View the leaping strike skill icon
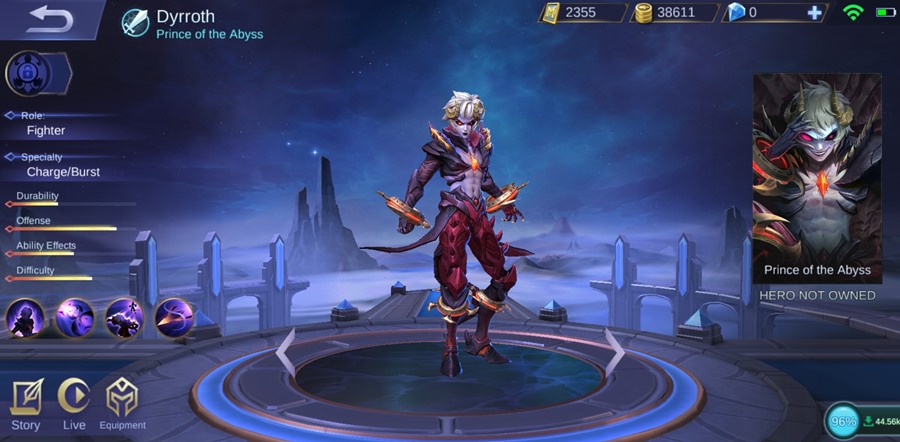This screenshot has width=900, height=442. tap(125, 318)
